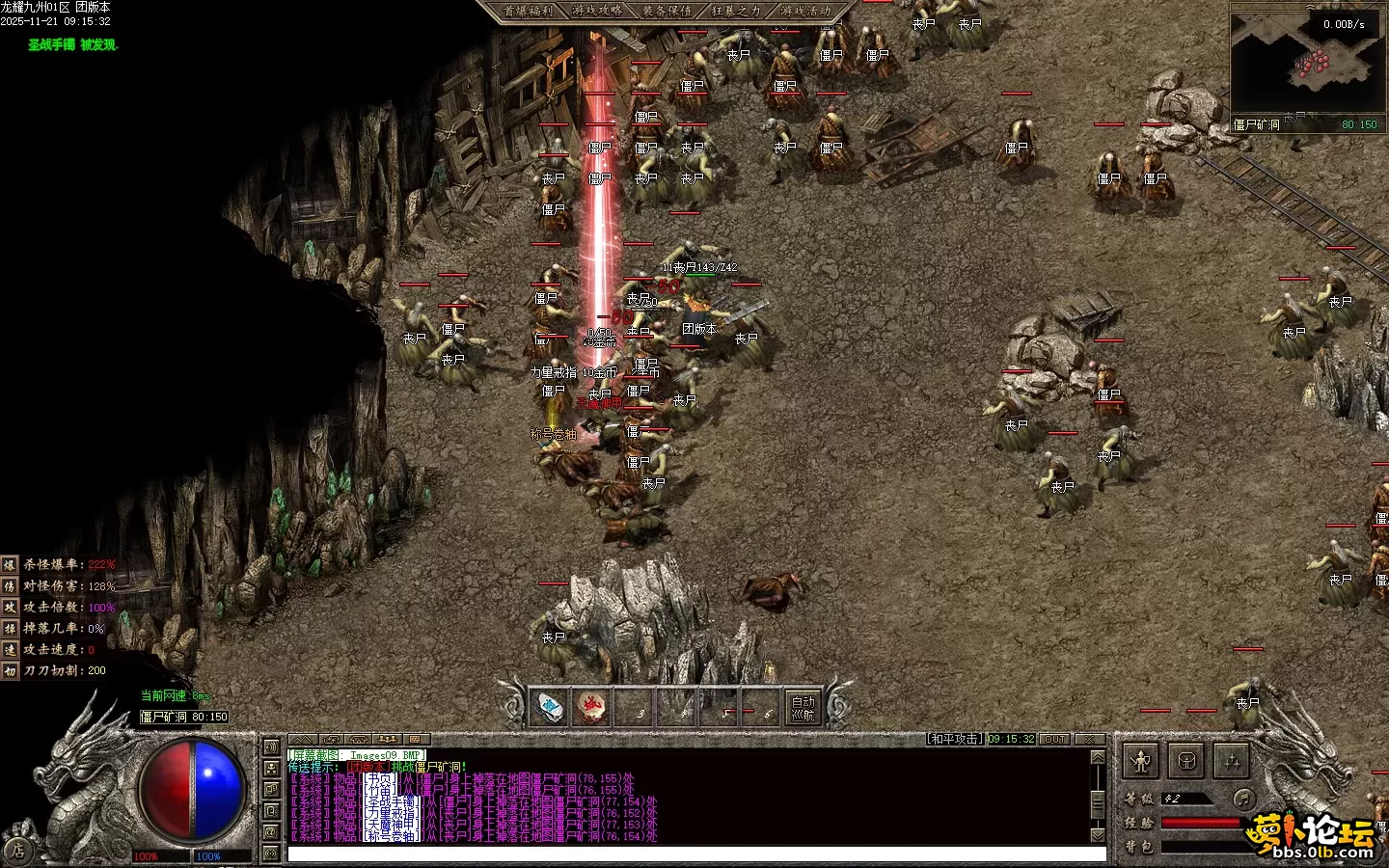
Task: Open the 狂暴之力 tab
Action: click(x=736, y=11)
